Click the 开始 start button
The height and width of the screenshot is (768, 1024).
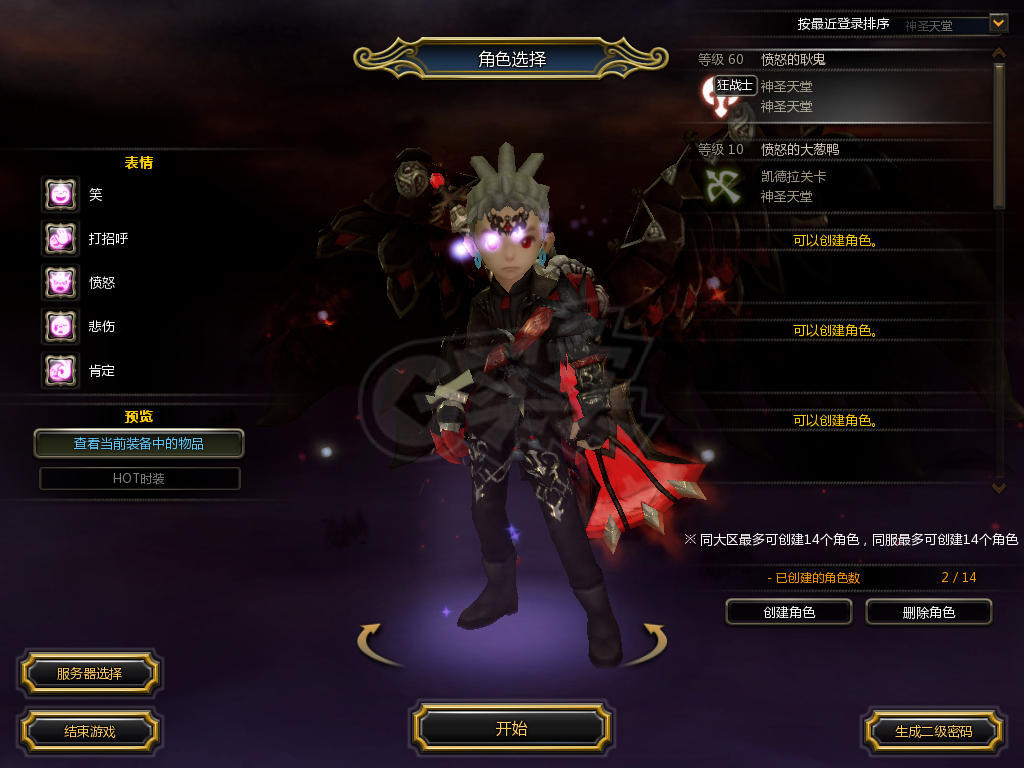coord(511,728)
